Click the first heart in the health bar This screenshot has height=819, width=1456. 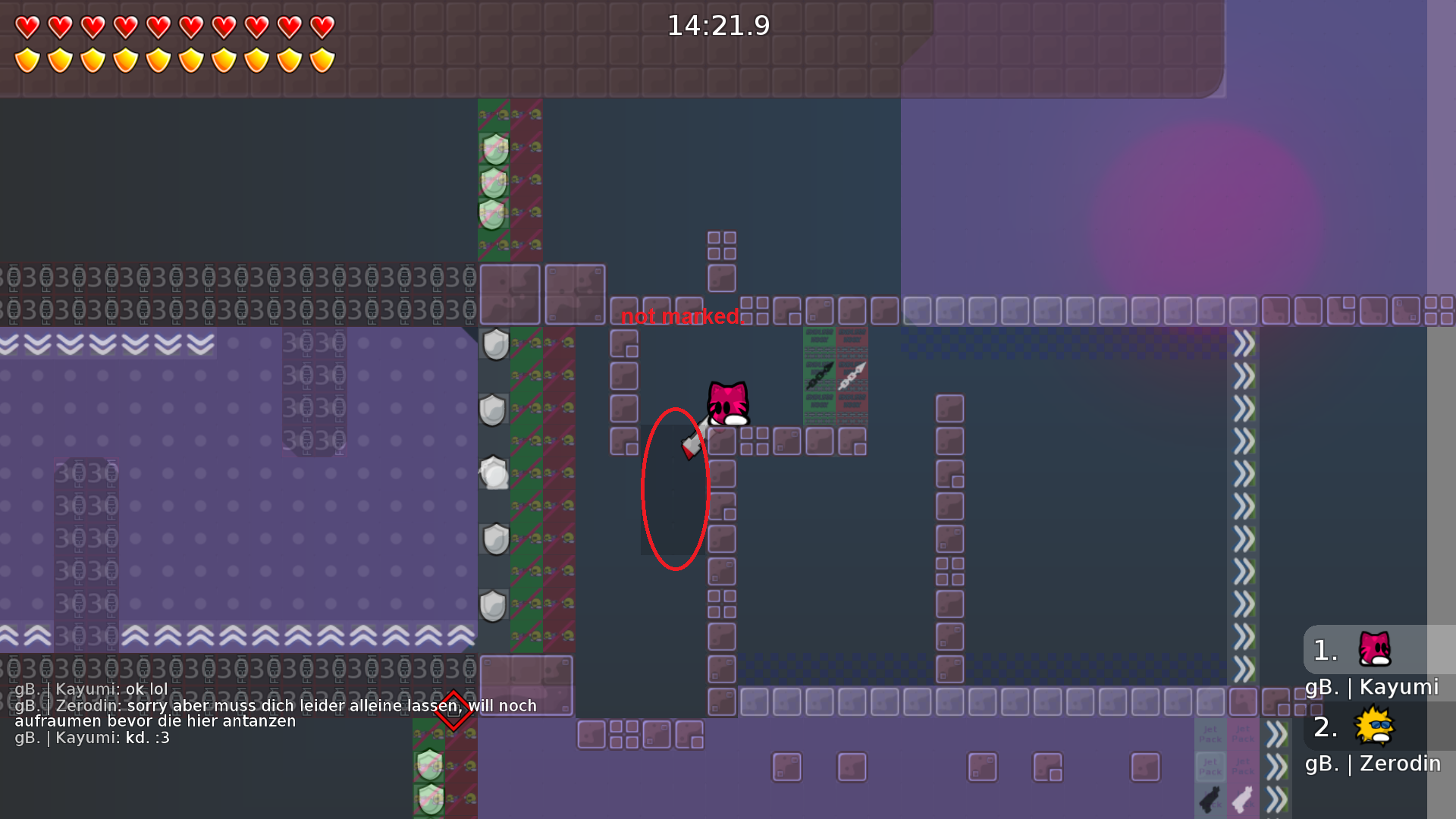[x=27, y=25]
